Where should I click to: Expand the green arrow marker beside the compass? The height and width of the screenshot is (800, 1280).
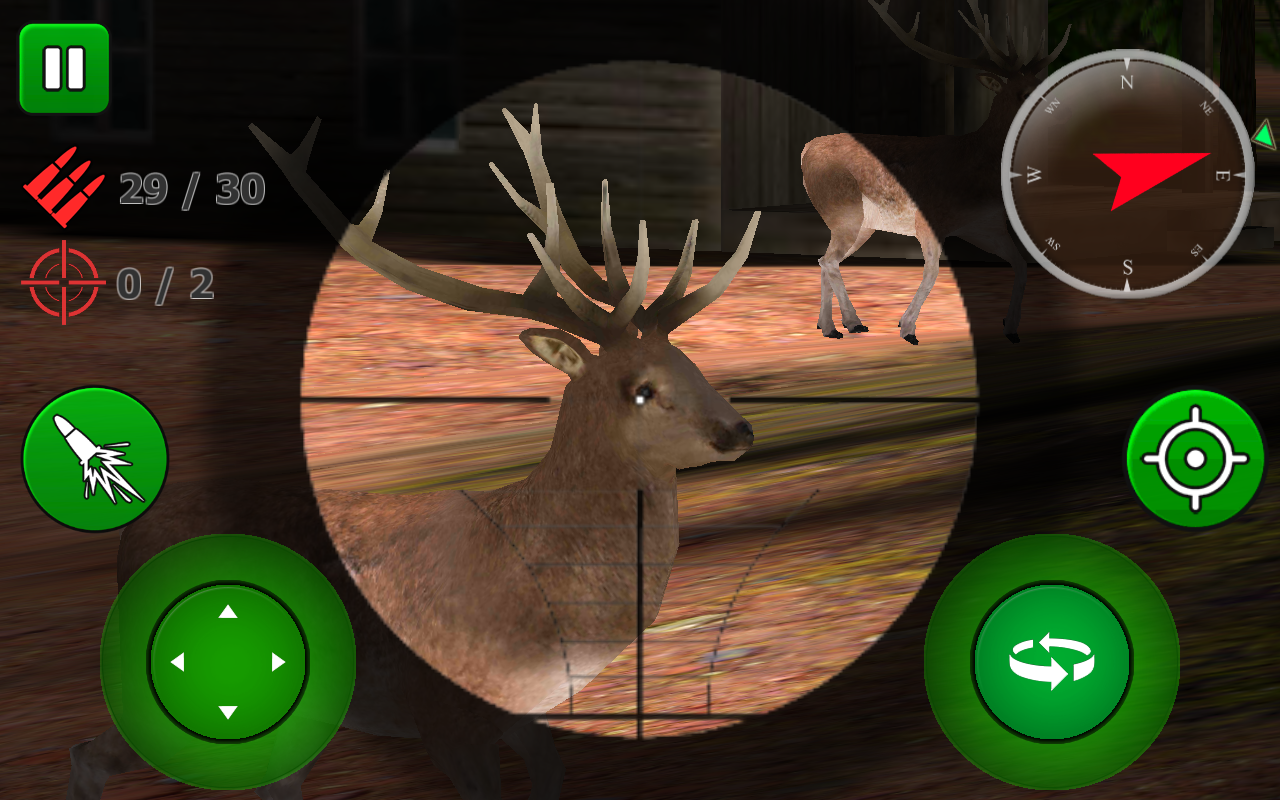pyautogui.click(x=1266, y=135)
